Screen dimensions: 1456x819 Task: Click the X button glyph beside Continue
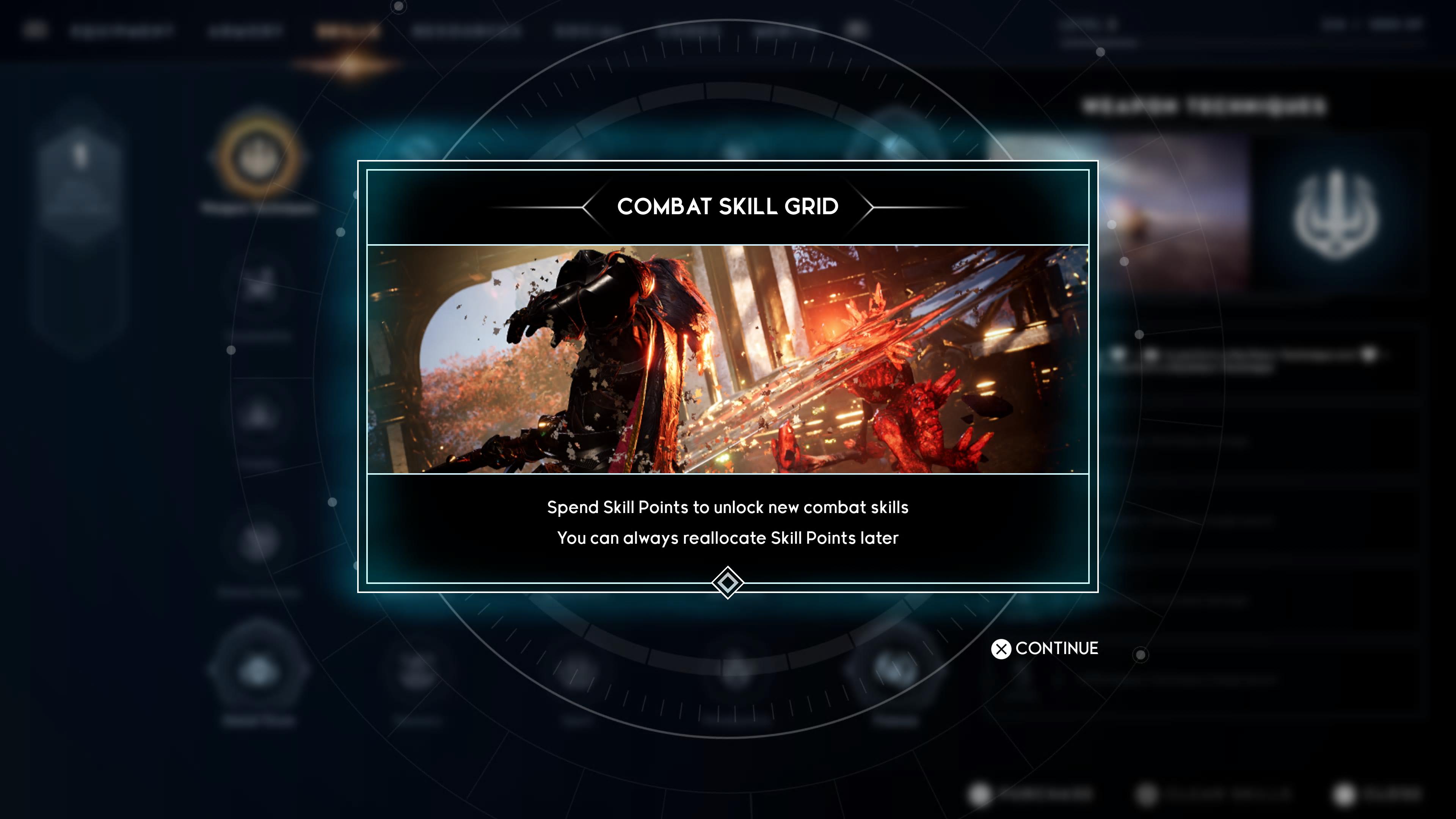pyautogui.click(x=1002, y=649)
